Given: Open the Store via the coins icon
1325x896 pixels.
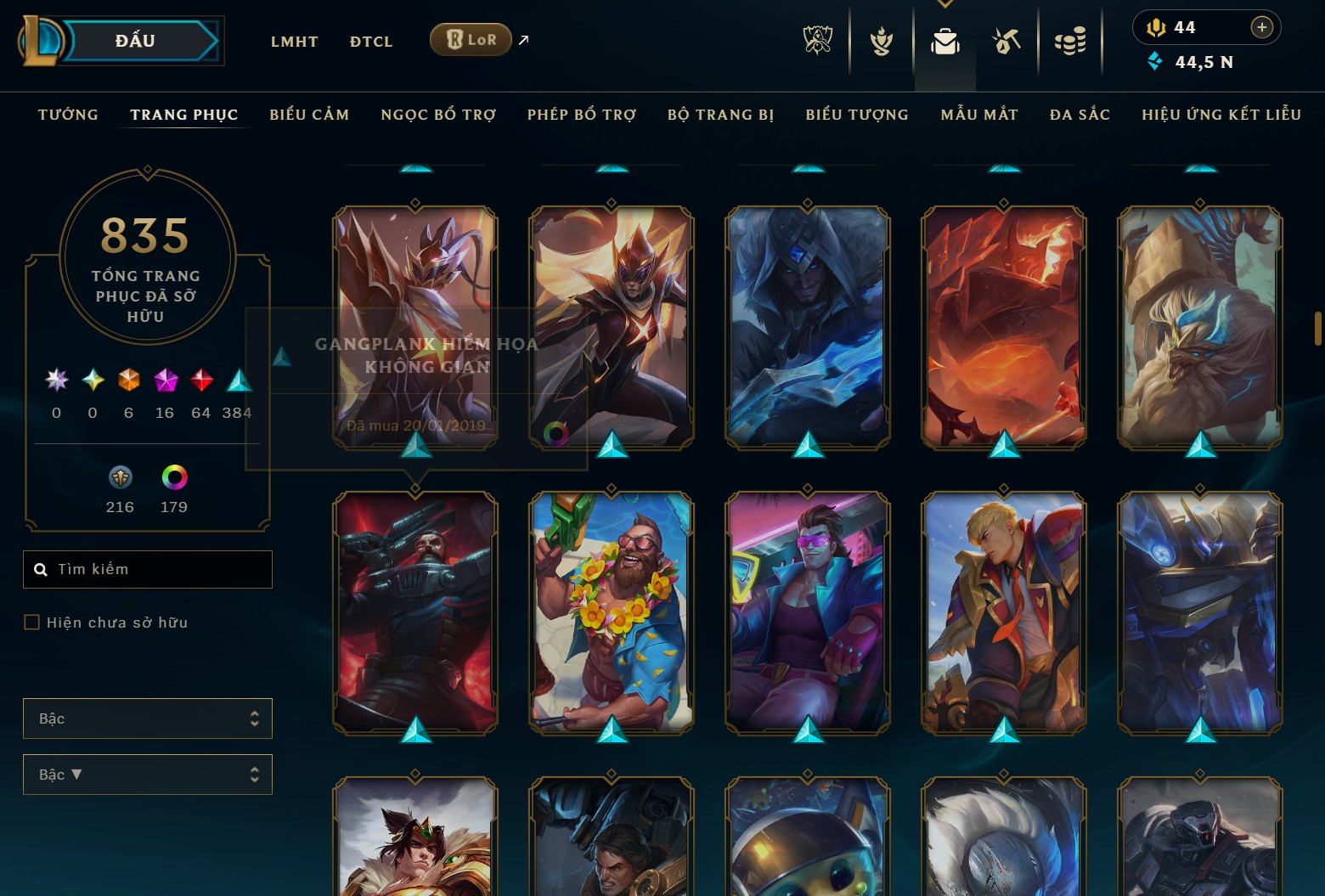Looking at the screenshot, I should click(x=1070, y=40).
